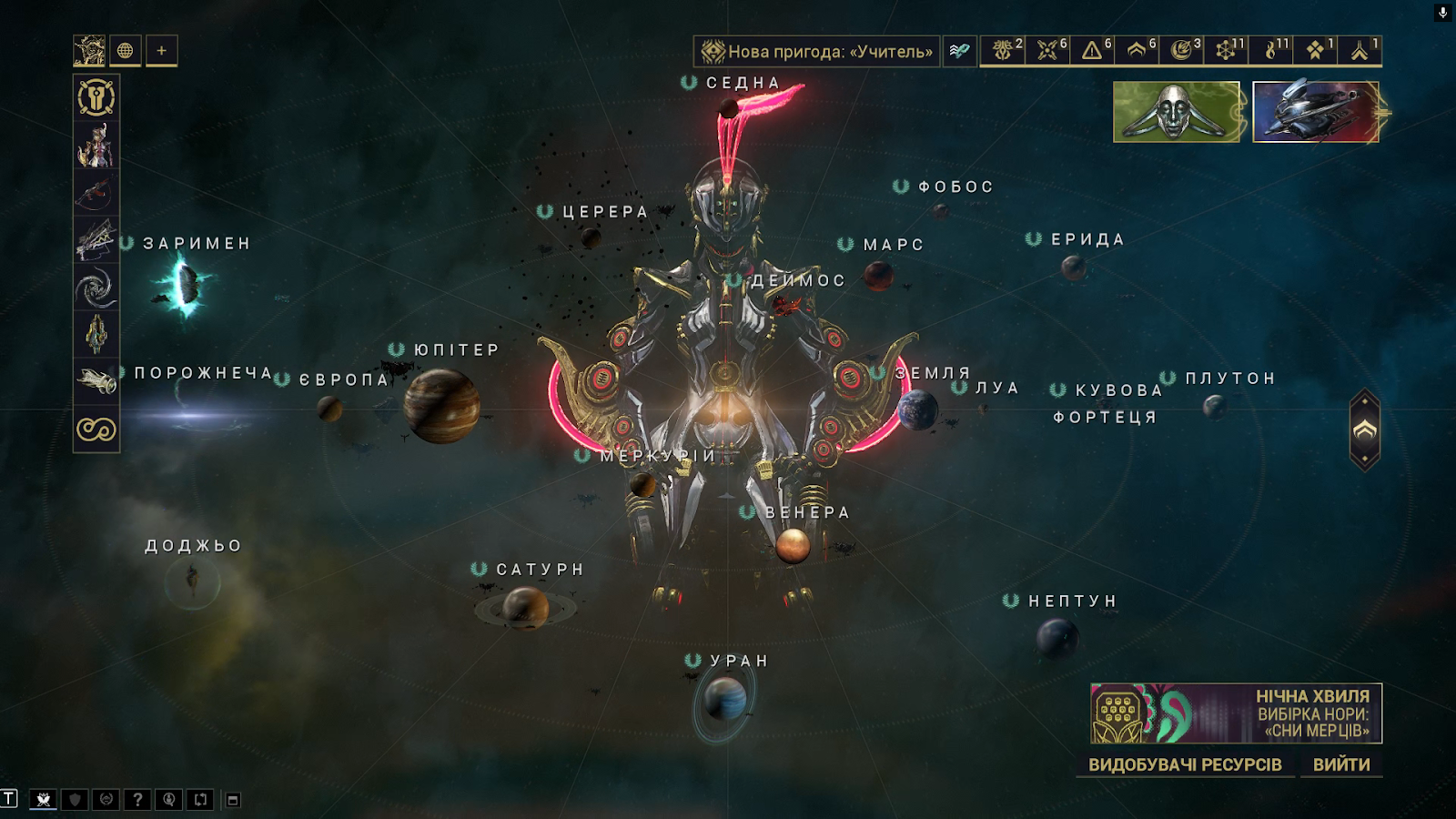
Task: Select planet Сатурн on the star chart
Action: point(525,607)
